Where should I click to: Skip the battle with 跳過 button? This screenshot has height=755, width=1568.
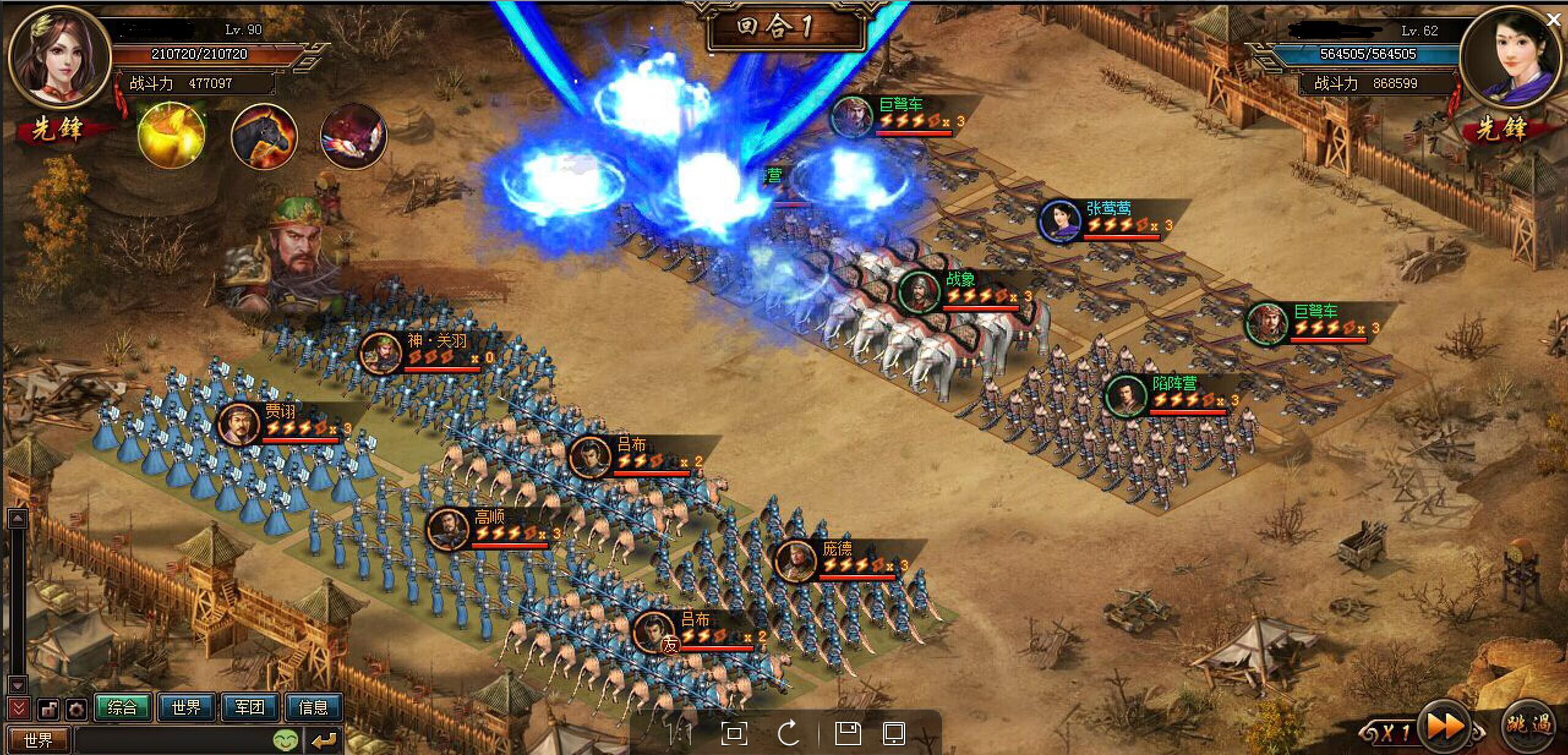tap(1529, 724)
